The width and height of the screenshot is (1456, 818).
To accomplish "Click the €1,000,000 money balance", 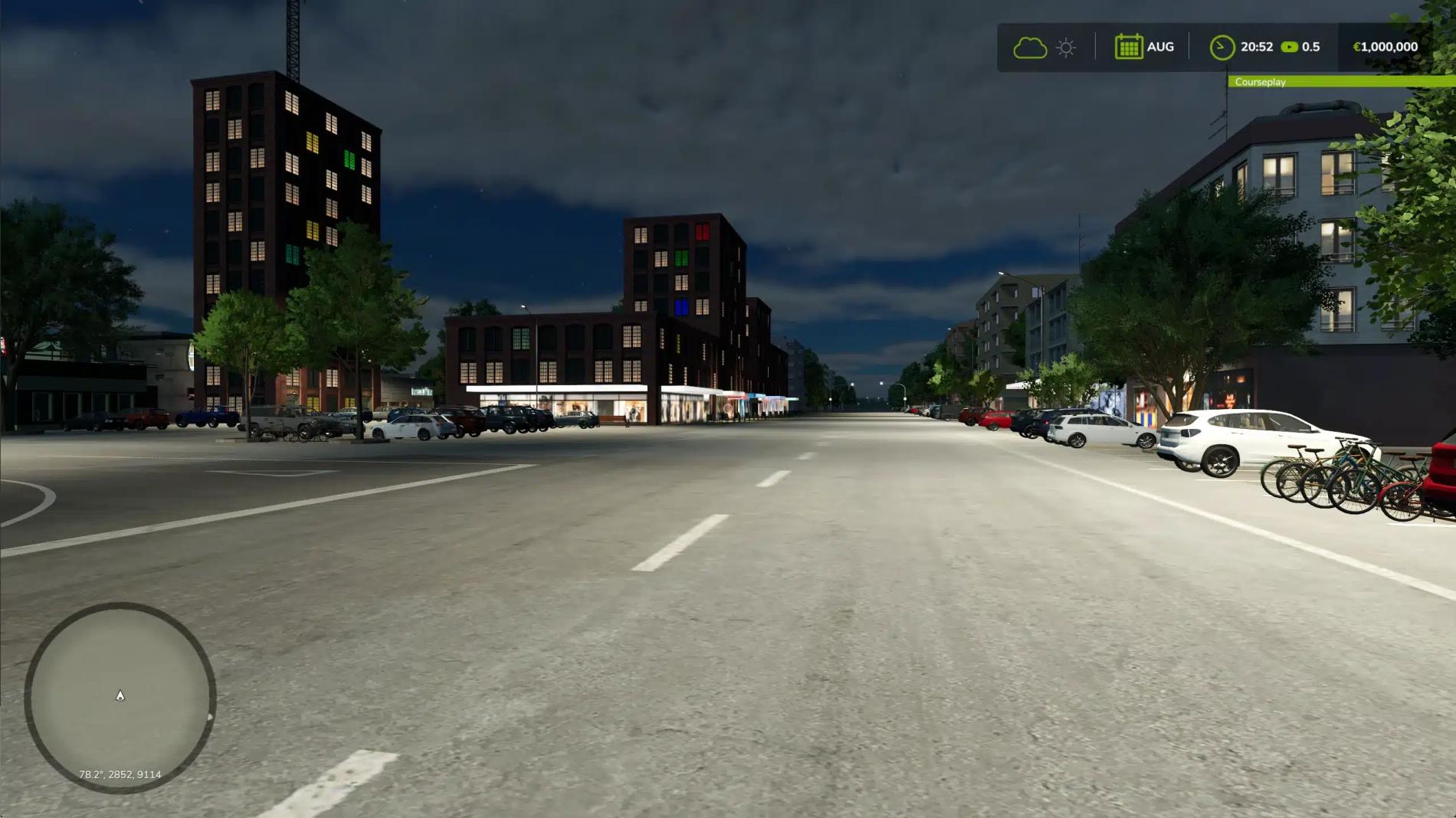I will click(x=1385, y=47).
